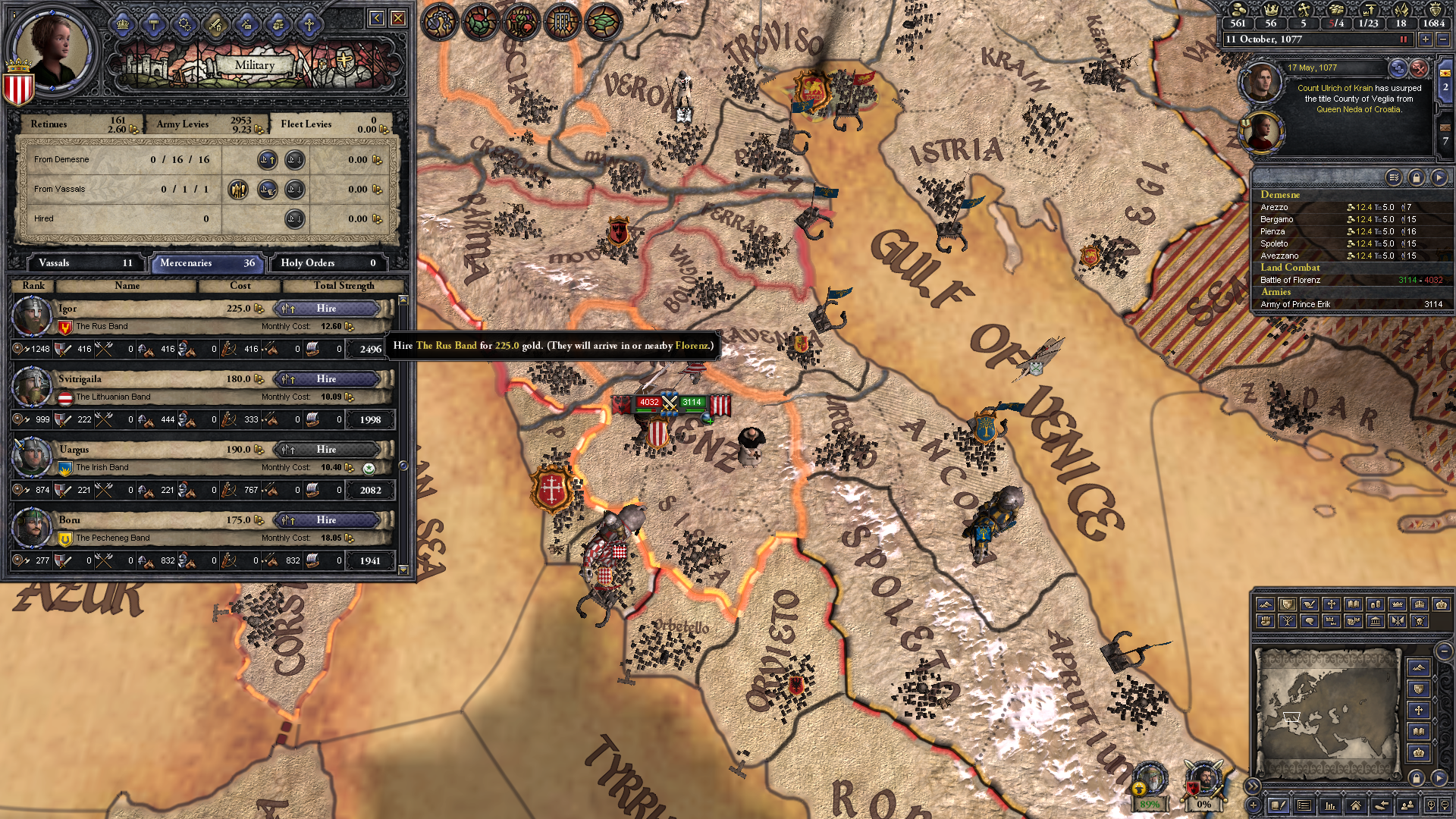The width and height of the screenshot is (1456, 819).
Task: Open the Religion screen using the cross icon
Action: pyautogui.click(x=309, y=26)
